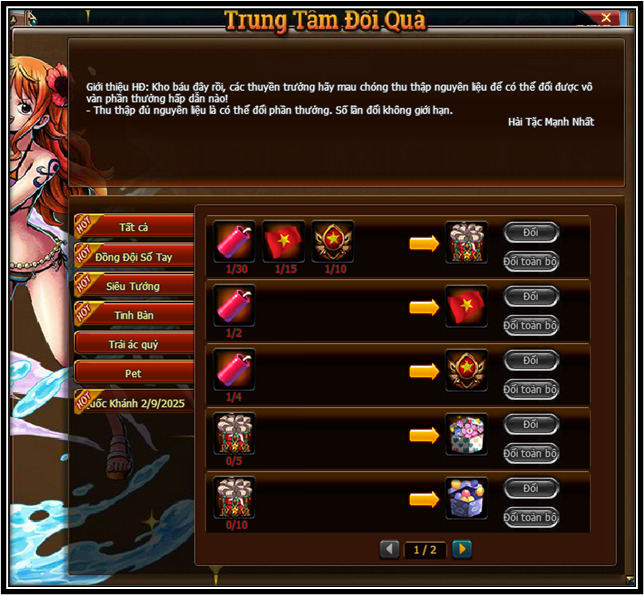This screenshot has width=644, height=595.
Task: Switch to Quốc Khánh 2/9/2025 tab
Action: pos(134,403)
